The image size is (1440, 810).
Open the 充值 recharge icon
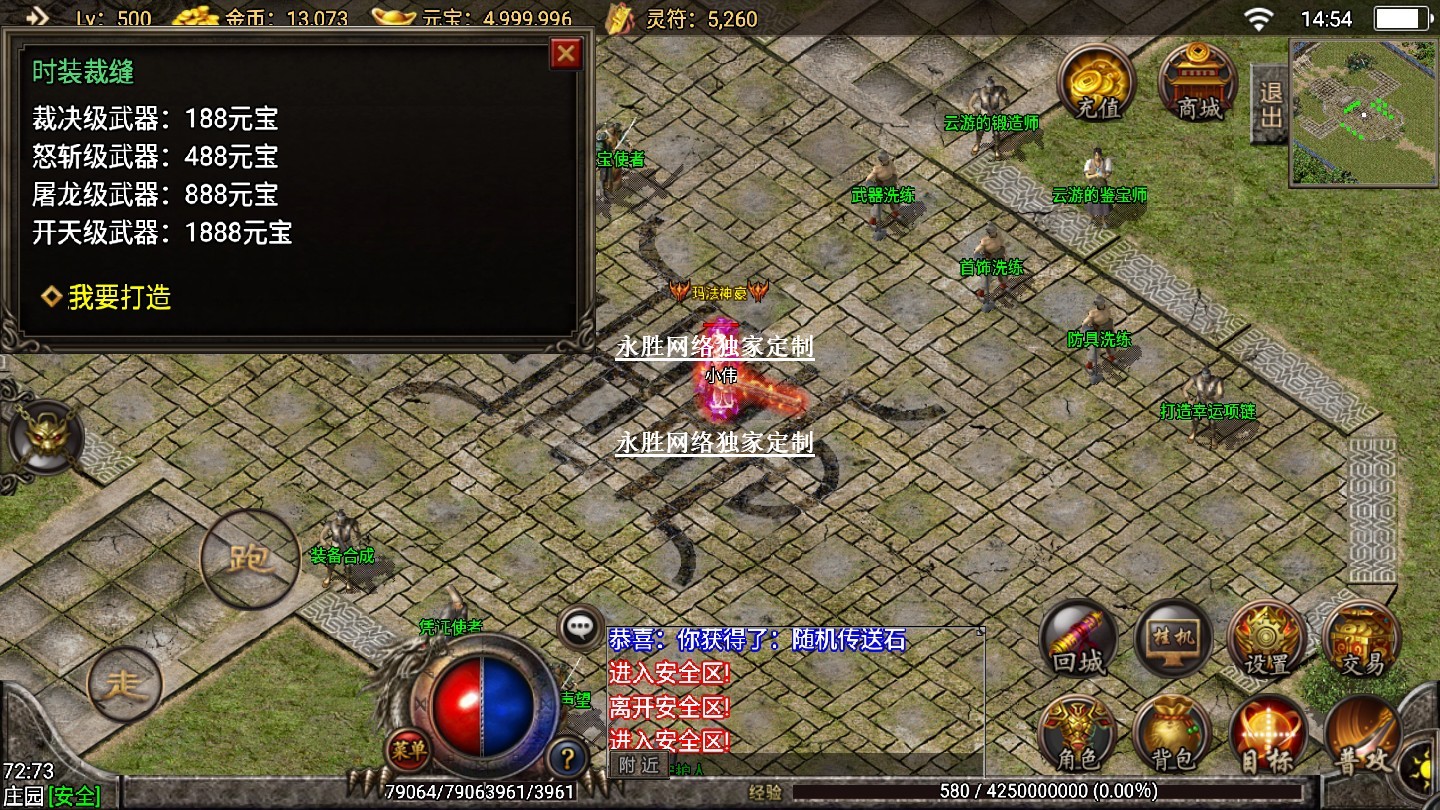pos(1097,83)
